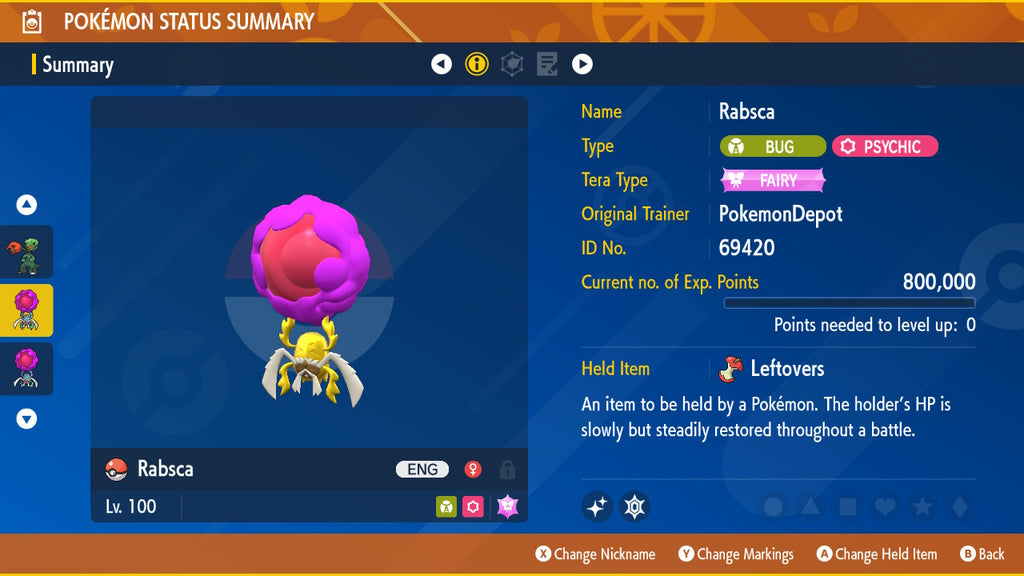1024x576 pixels.
Task: Toggle the circle marking
Action: (x=773, y=507)
